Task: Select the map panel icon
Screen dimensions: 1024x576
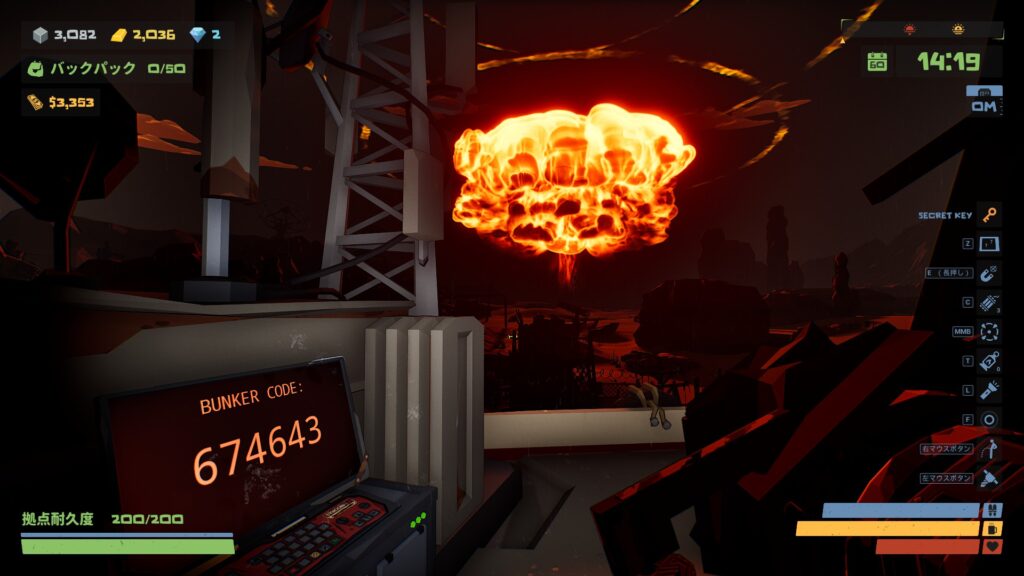Action: pyautogui.click(x=989, y=244)
